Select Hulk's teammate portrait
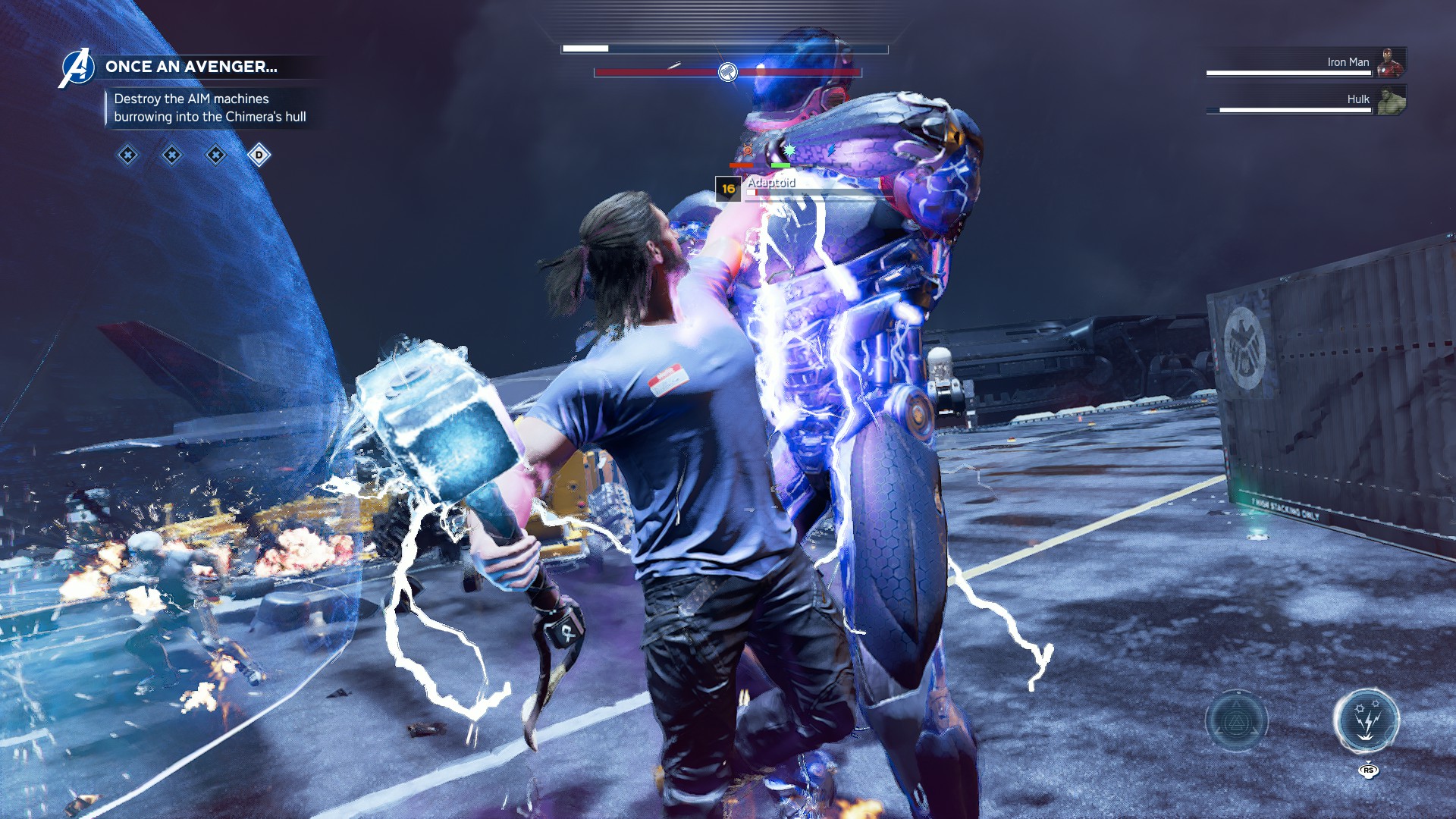The width and height of the screenshot is (1456, 819). coord(1391,100)
